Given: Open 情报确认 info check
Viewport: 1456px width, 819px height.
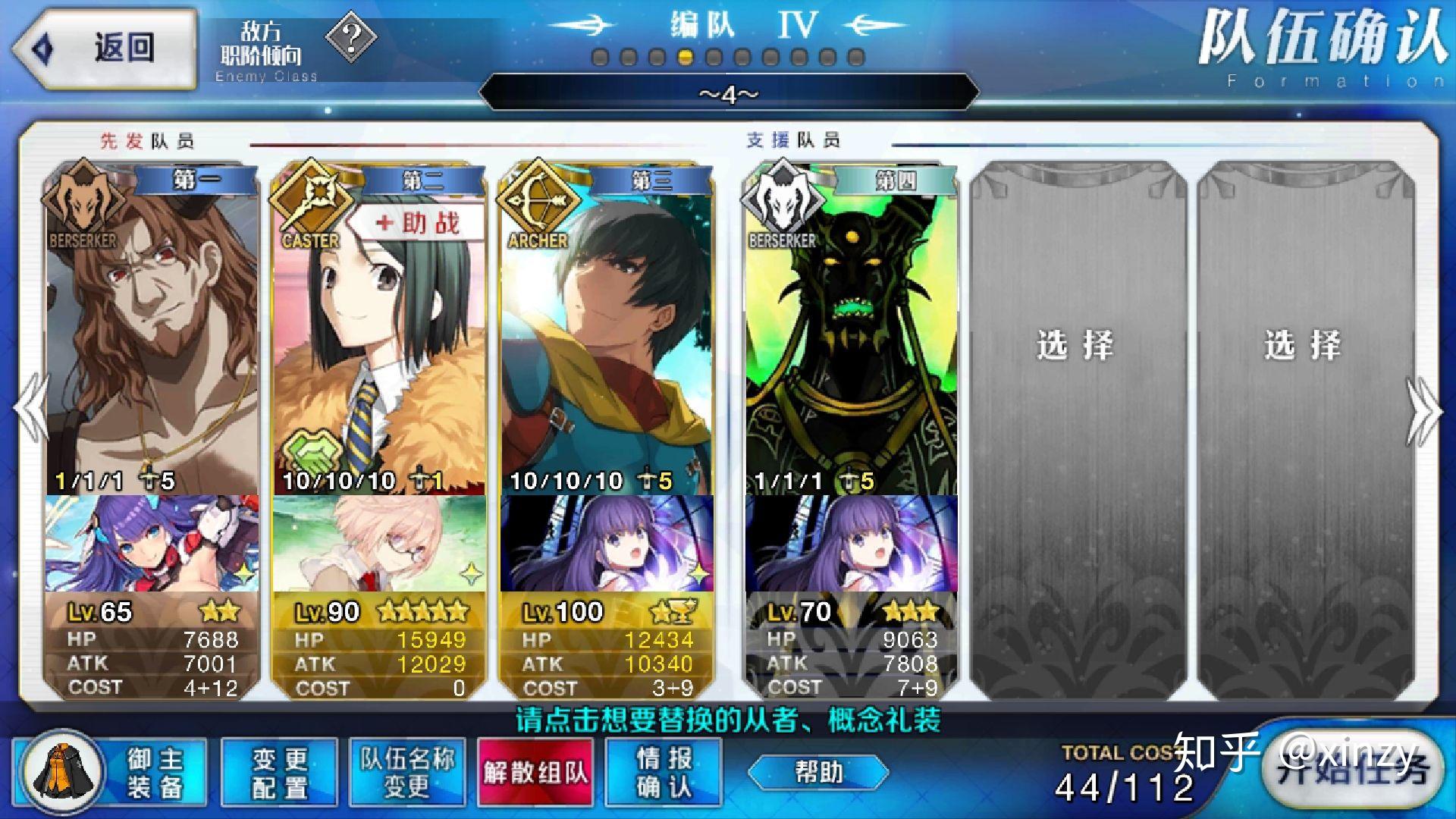Looking at the screenshot, I should (x=664, y=772).
